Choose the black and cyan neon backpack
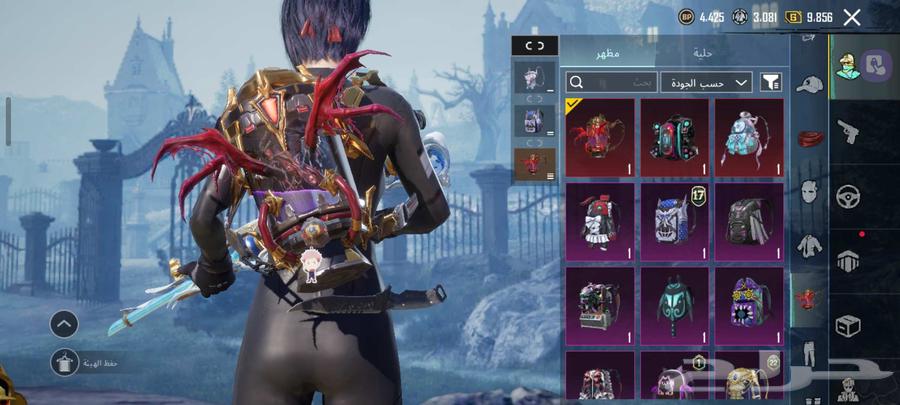The height and width of the screenshot is (405, 900). tap(675, 137)
